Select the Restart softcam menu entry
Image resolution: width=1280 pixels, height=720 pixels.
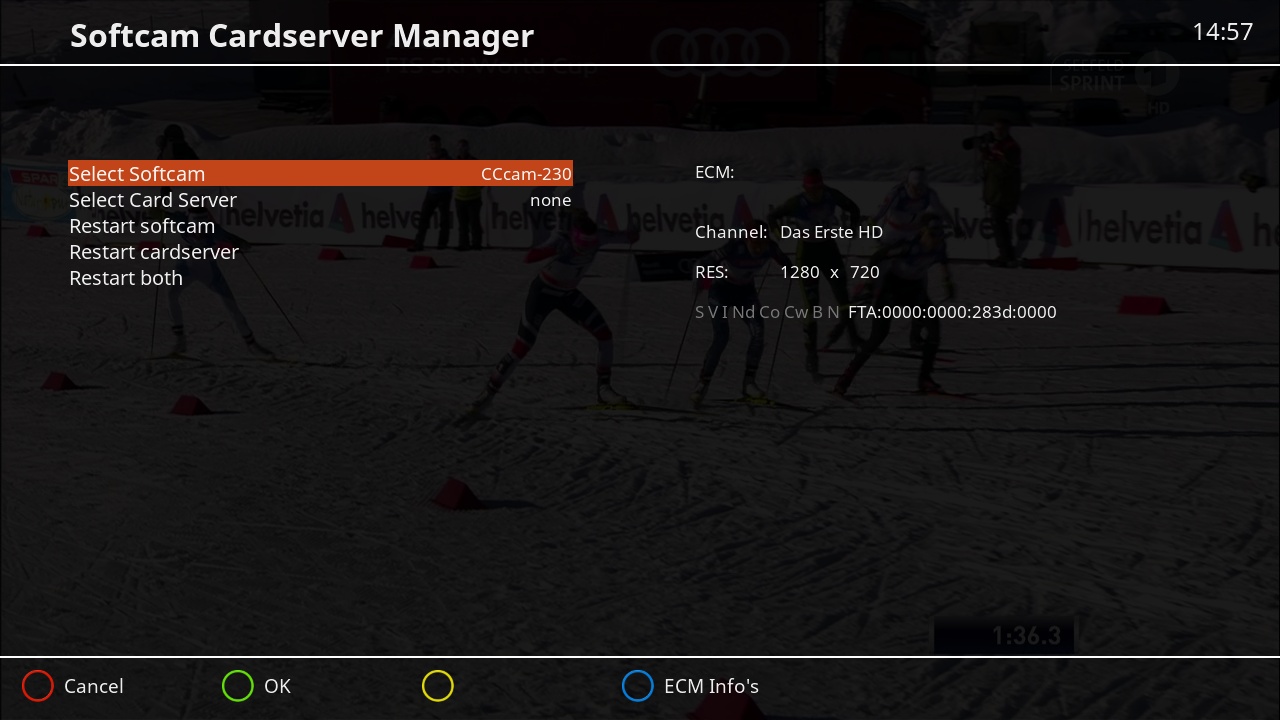point(142,226)
